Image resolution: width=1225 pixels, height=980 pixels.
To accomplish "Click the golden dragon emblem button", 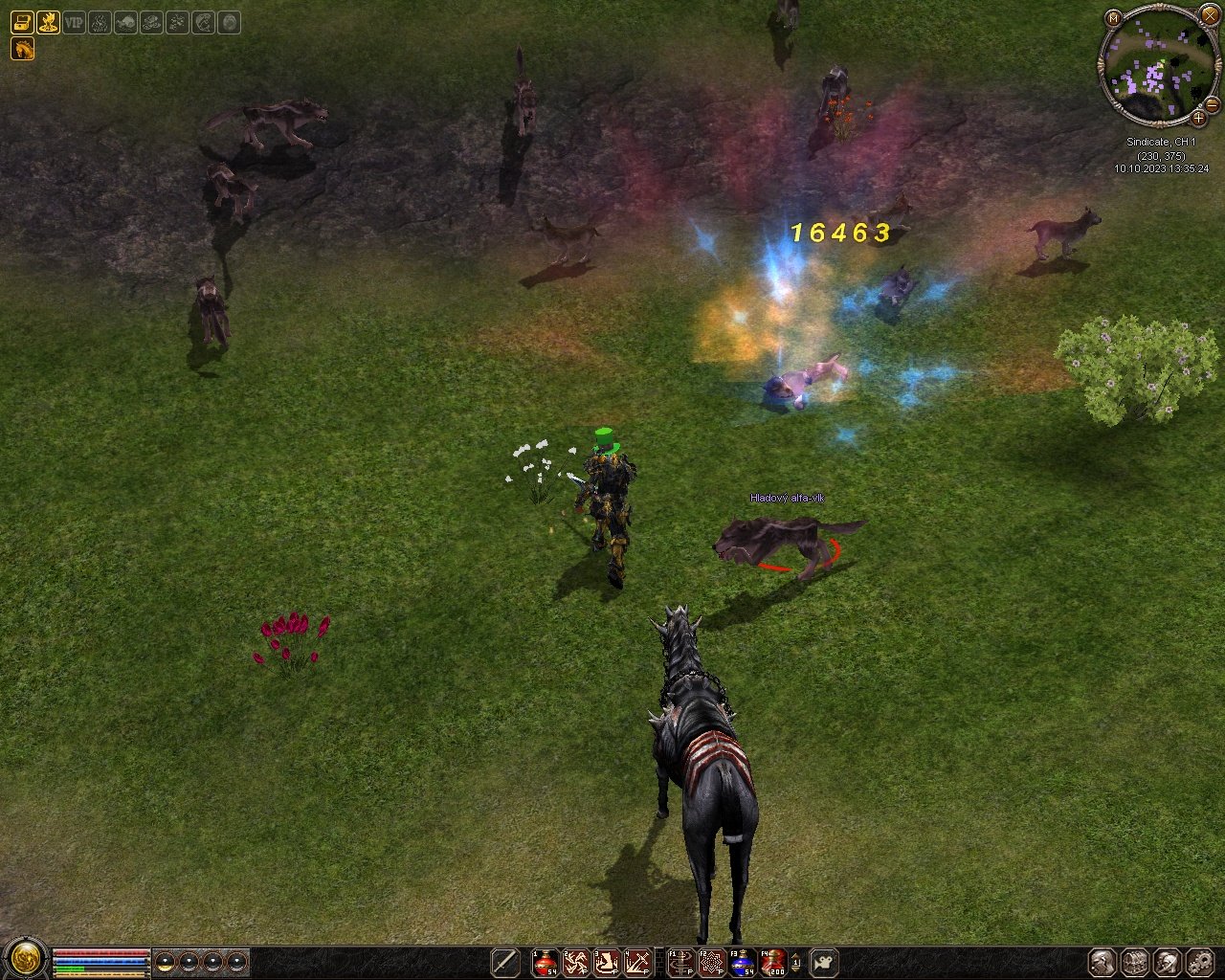I will tap(26, 957).
